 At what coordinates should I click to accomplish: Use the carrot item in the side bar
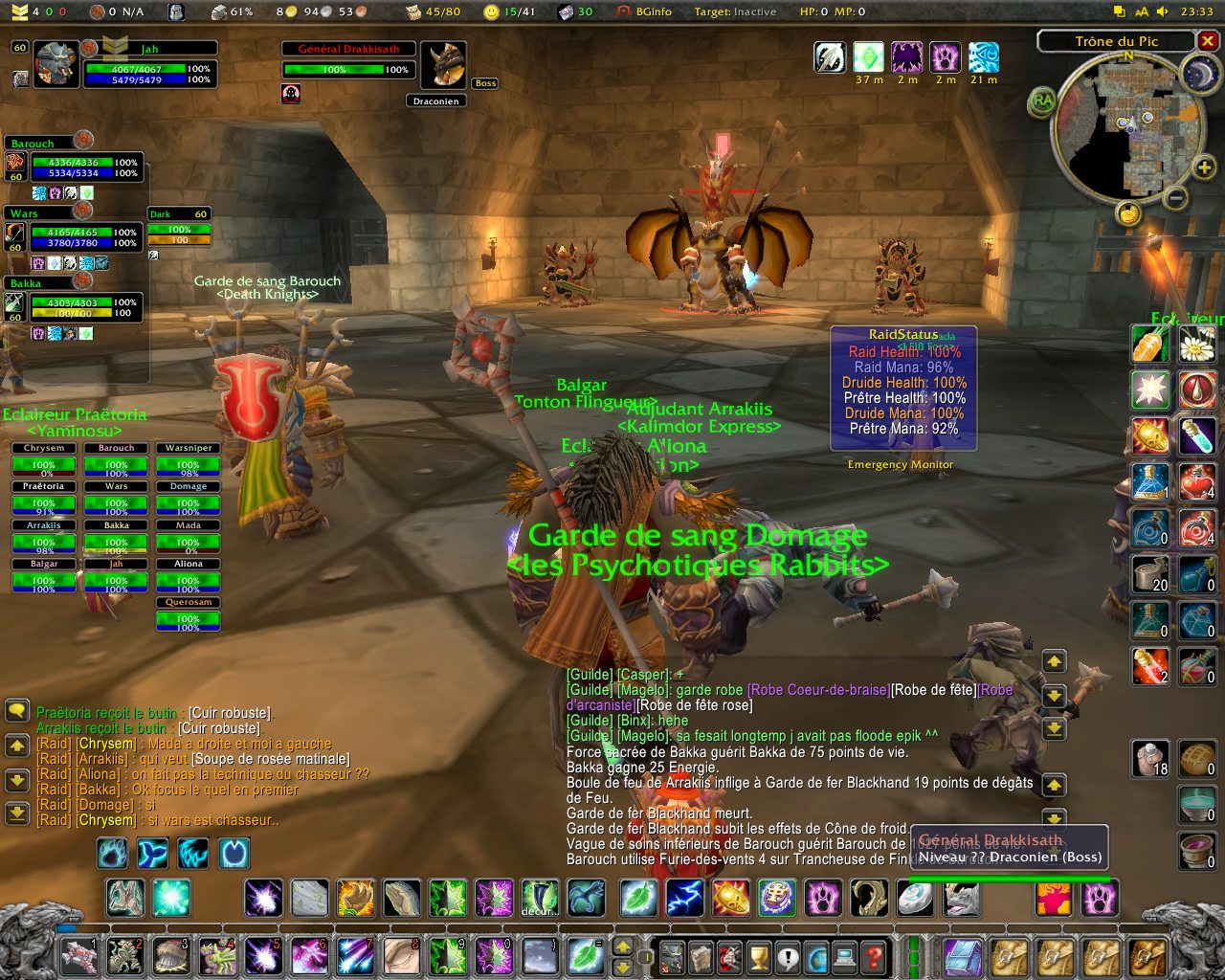click(x=1149, y=345)
